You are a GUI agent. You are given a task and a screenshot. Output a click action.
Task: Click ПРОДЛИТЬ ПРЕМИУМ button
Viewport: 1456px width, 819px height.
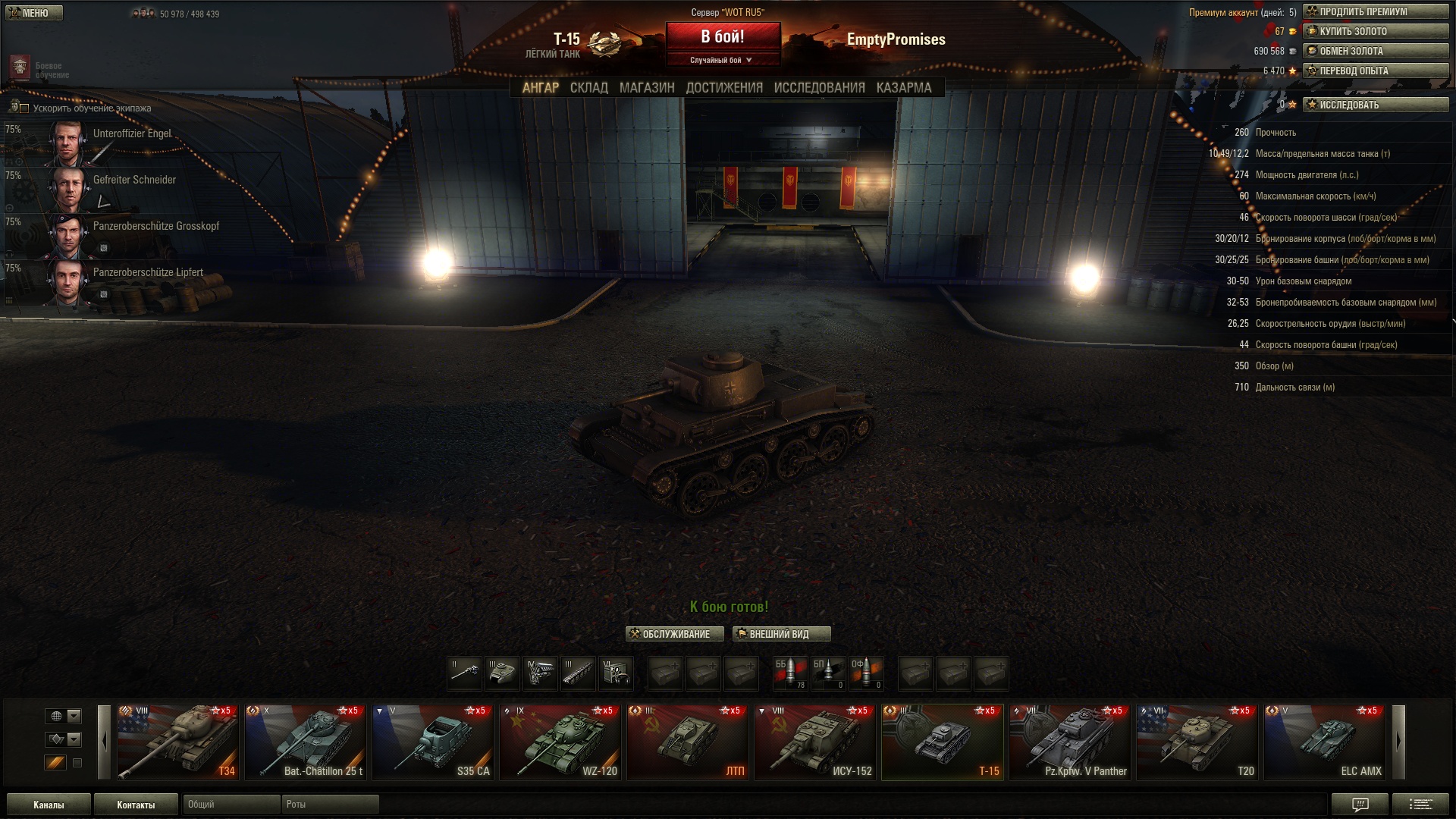point(1376,12)
